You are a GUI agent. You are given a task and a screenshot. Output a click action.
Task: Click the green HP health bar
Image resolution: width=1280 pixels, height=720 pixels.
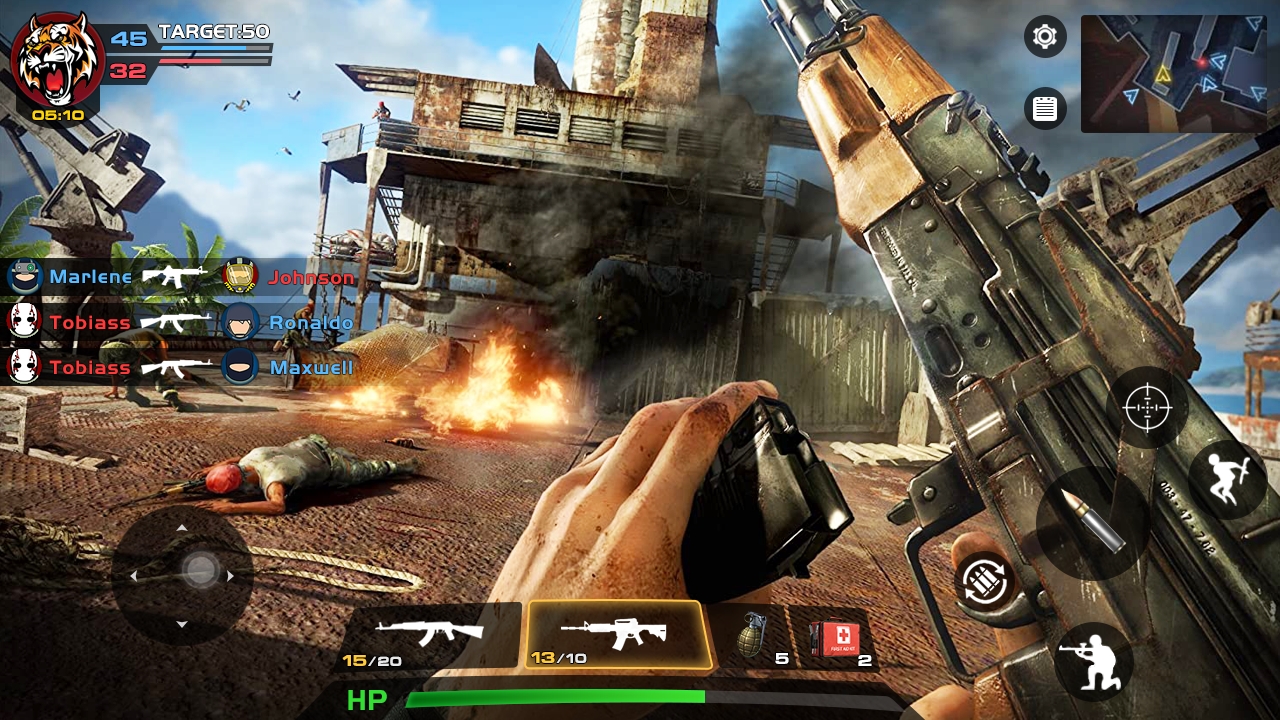[x=556, y=696]
